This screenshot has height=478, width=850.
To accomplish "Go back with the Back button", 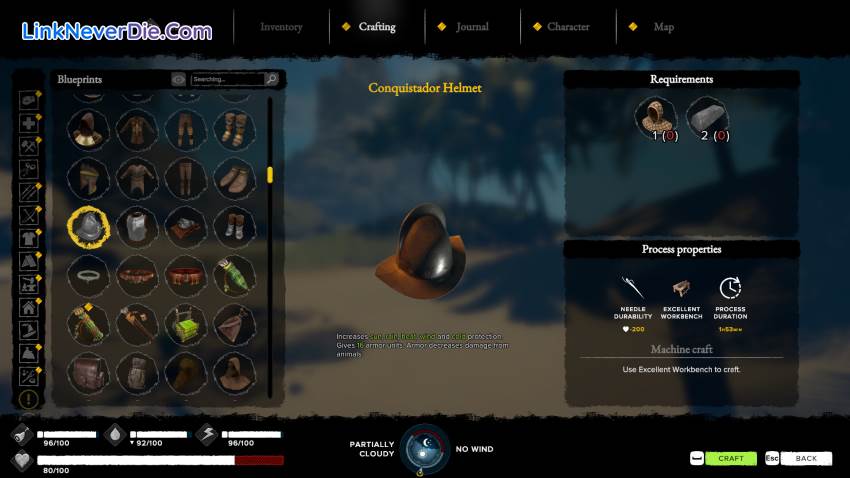I will 805,458.
